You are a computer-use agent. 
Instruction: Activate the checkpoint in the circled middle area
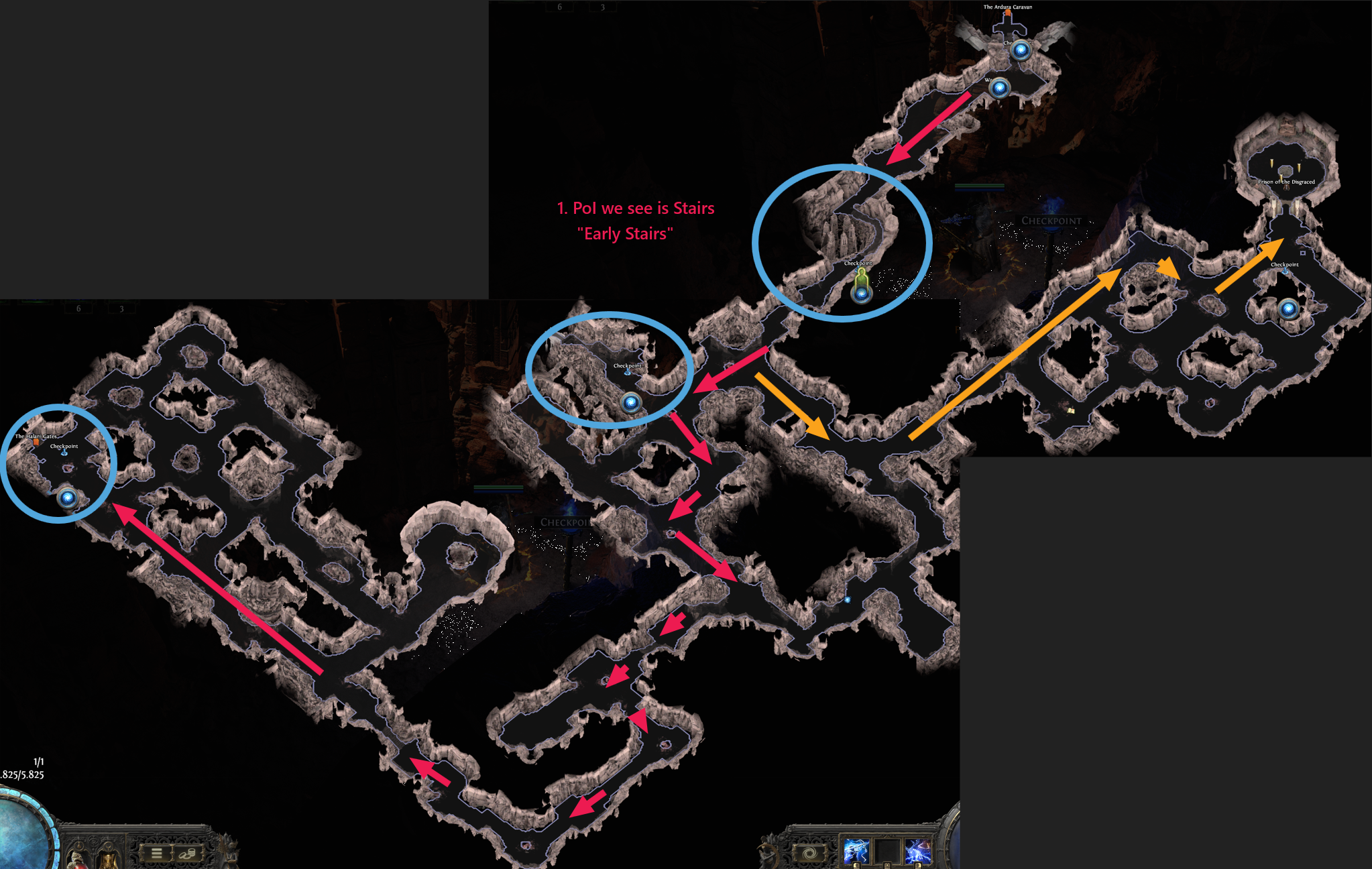(628, 373)
